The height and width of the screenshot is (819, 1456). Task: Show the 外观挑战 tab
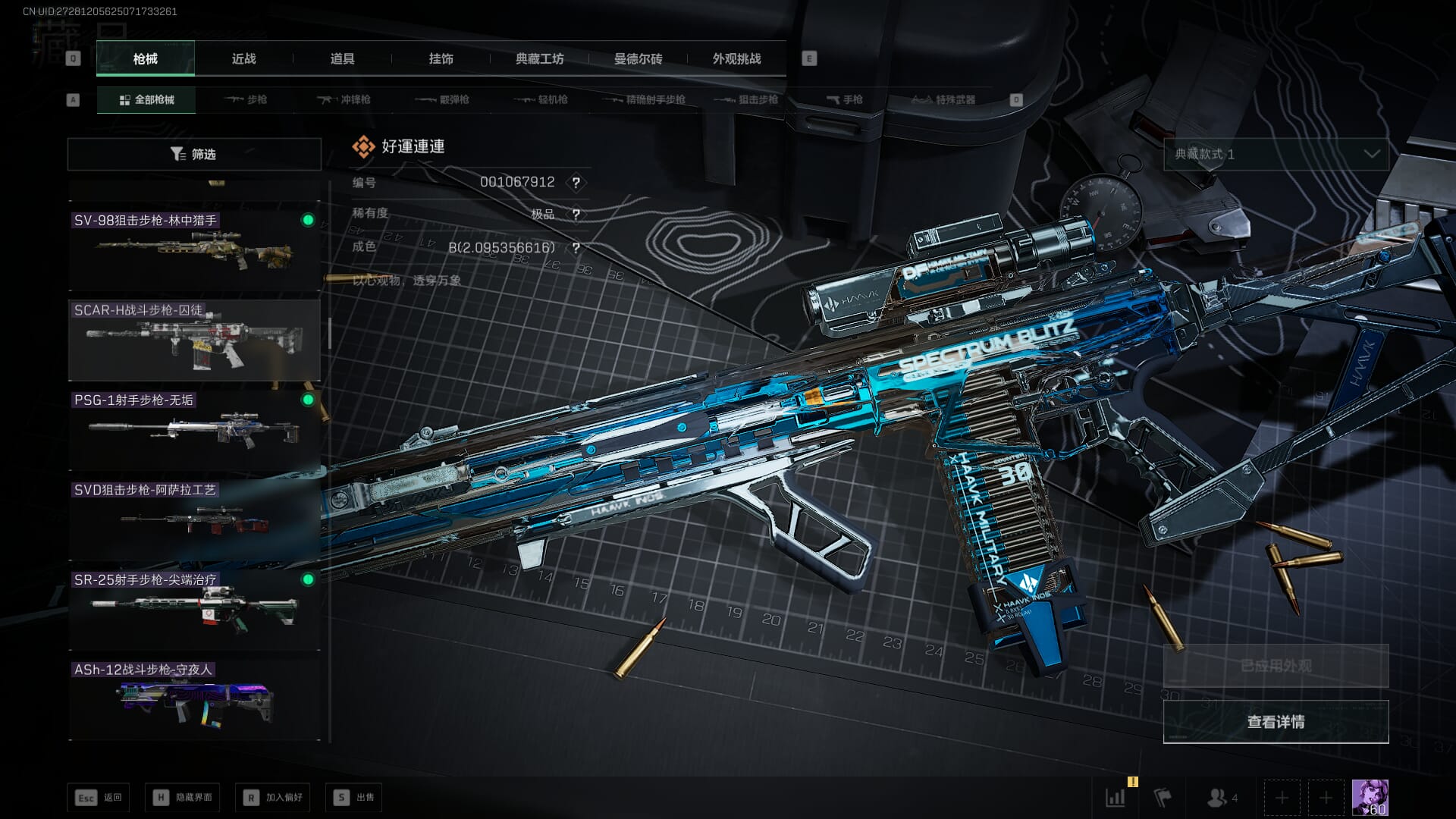tap(736, 58)
